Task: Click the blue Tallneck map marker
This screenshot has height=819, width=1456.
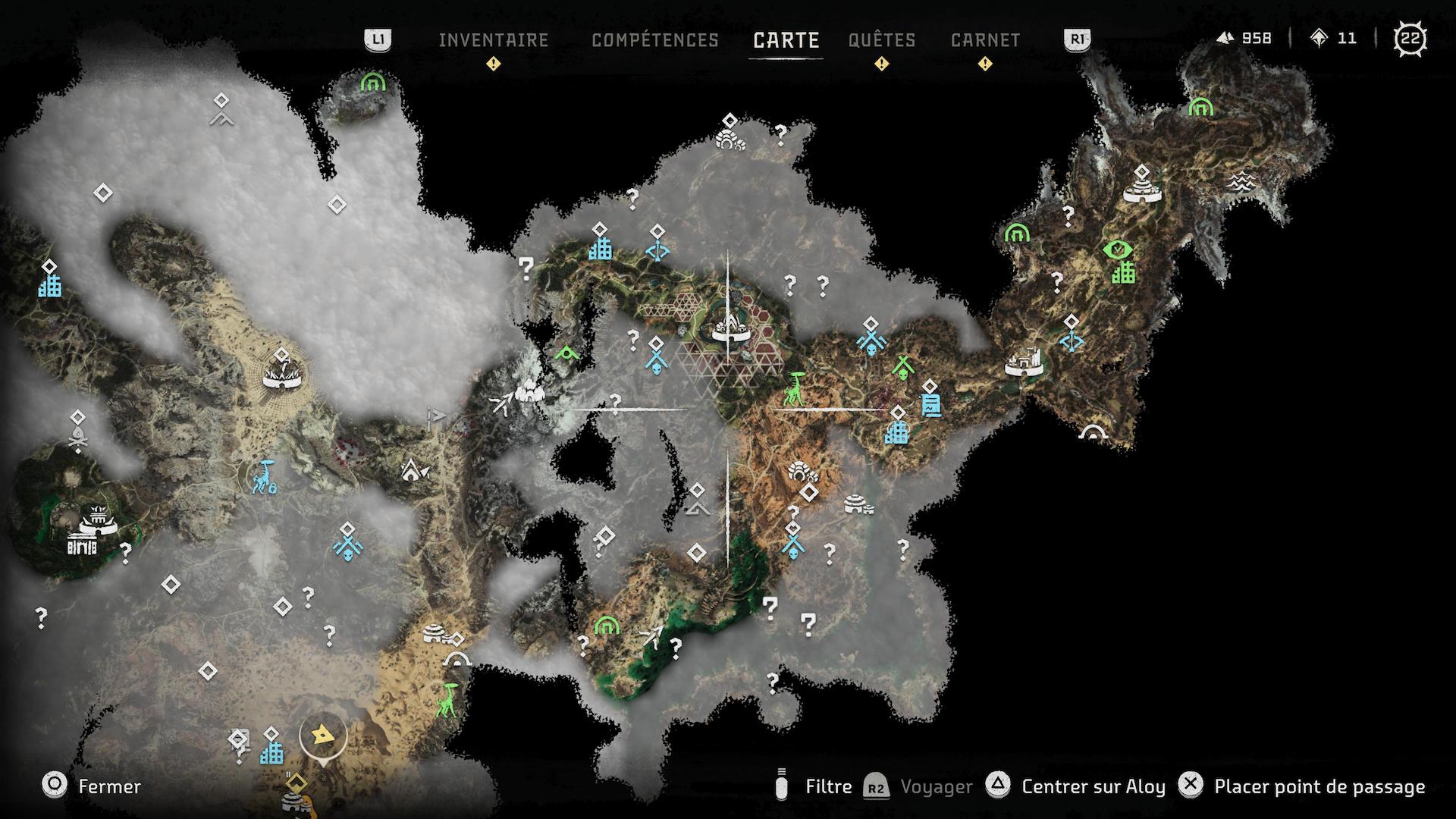Action: tap(265, 477)
